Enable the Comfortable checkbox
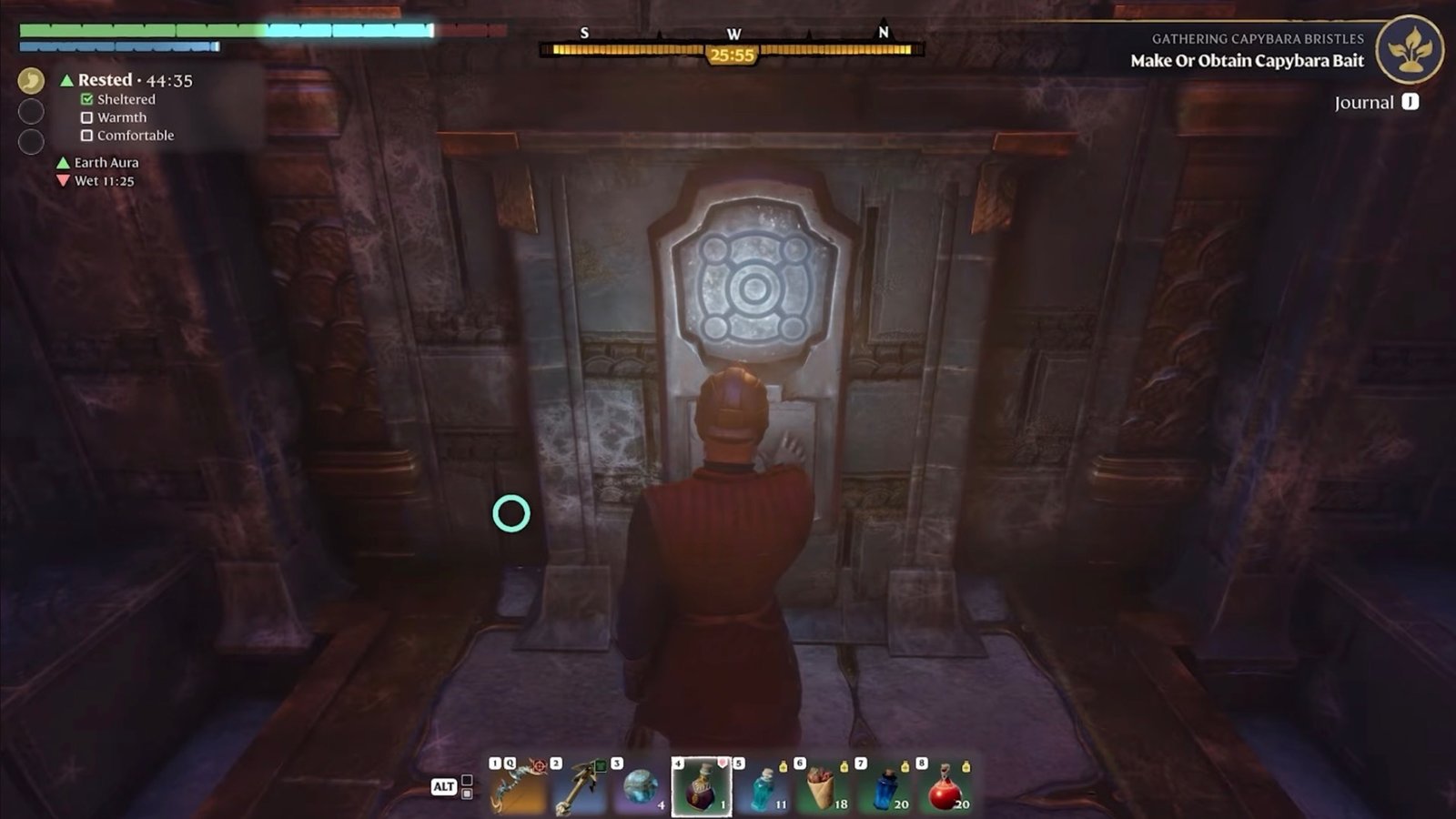Image resolution: width=1456 pixels, height=819 pixels. [86, 135]
